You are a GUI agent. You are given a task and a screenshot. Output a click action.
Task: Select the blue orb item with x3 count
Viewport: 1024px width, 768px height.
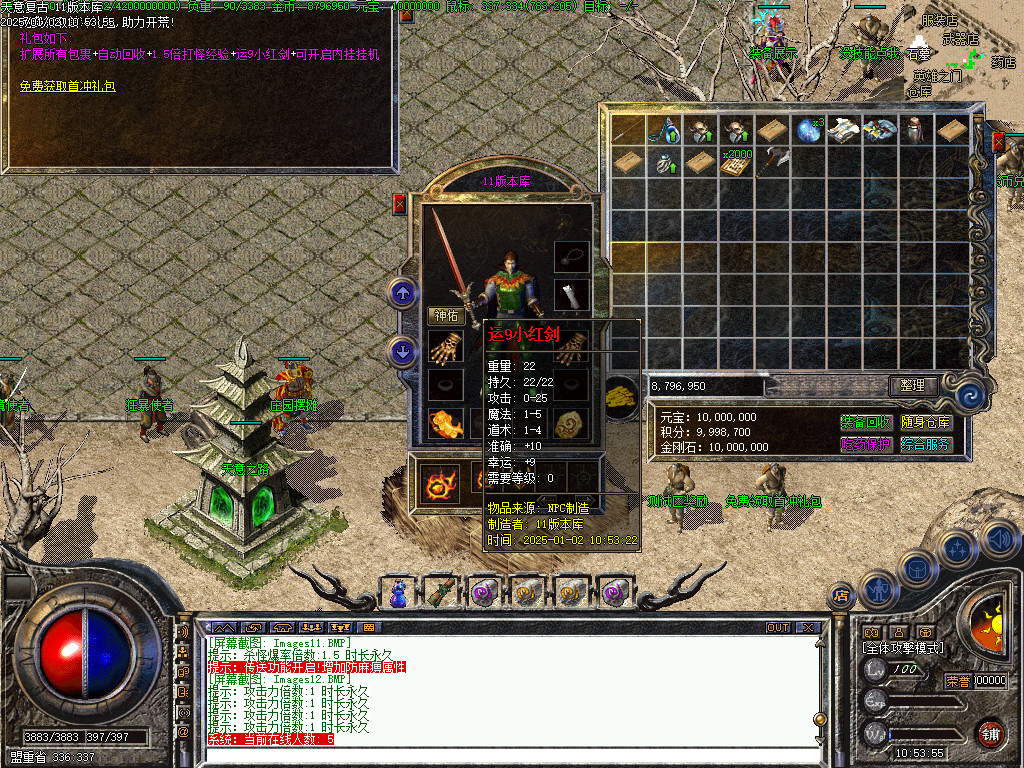click(808, 130)
